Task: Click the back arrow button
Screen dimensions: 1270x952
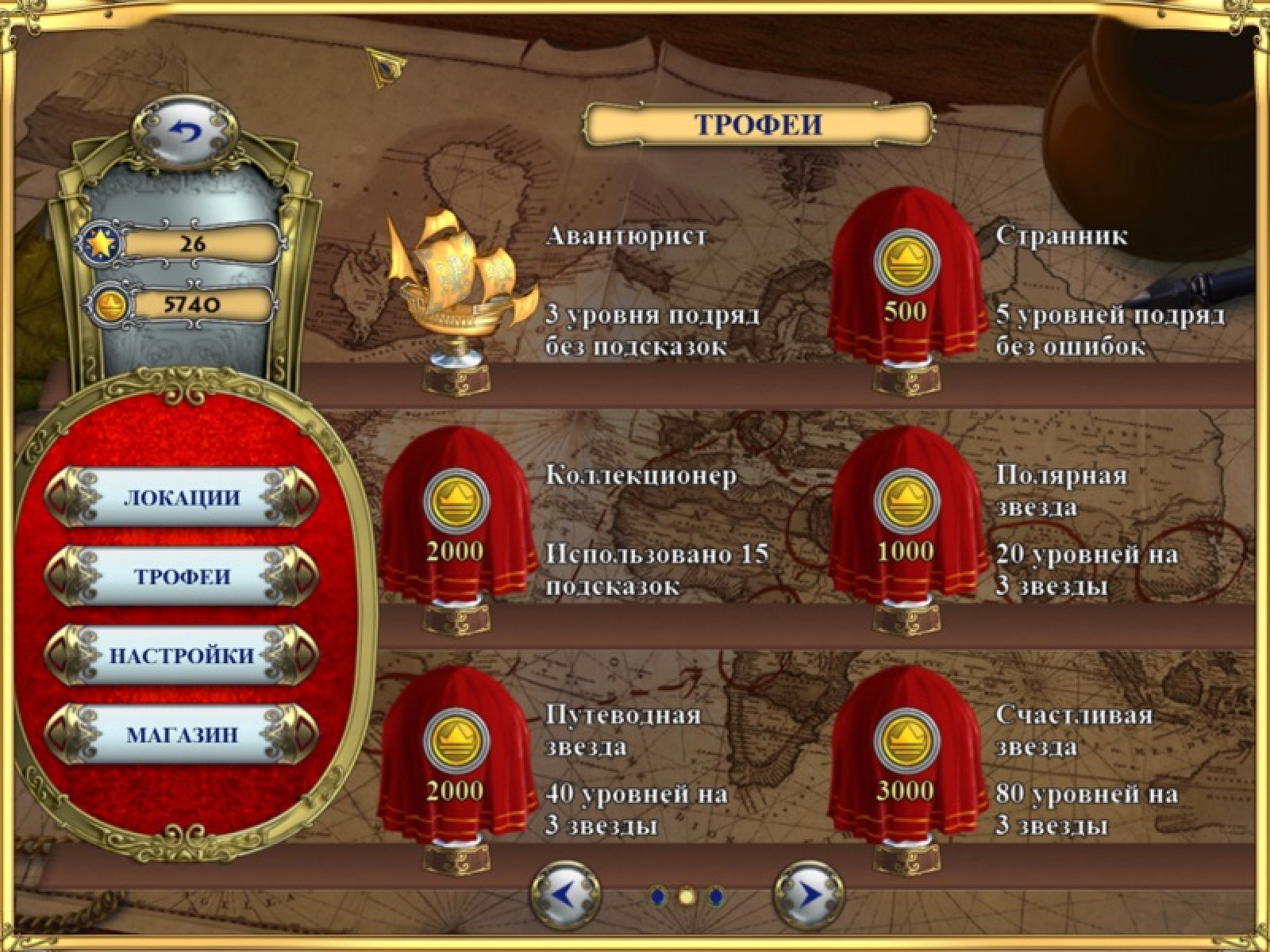Action: [x=185, y=129]
